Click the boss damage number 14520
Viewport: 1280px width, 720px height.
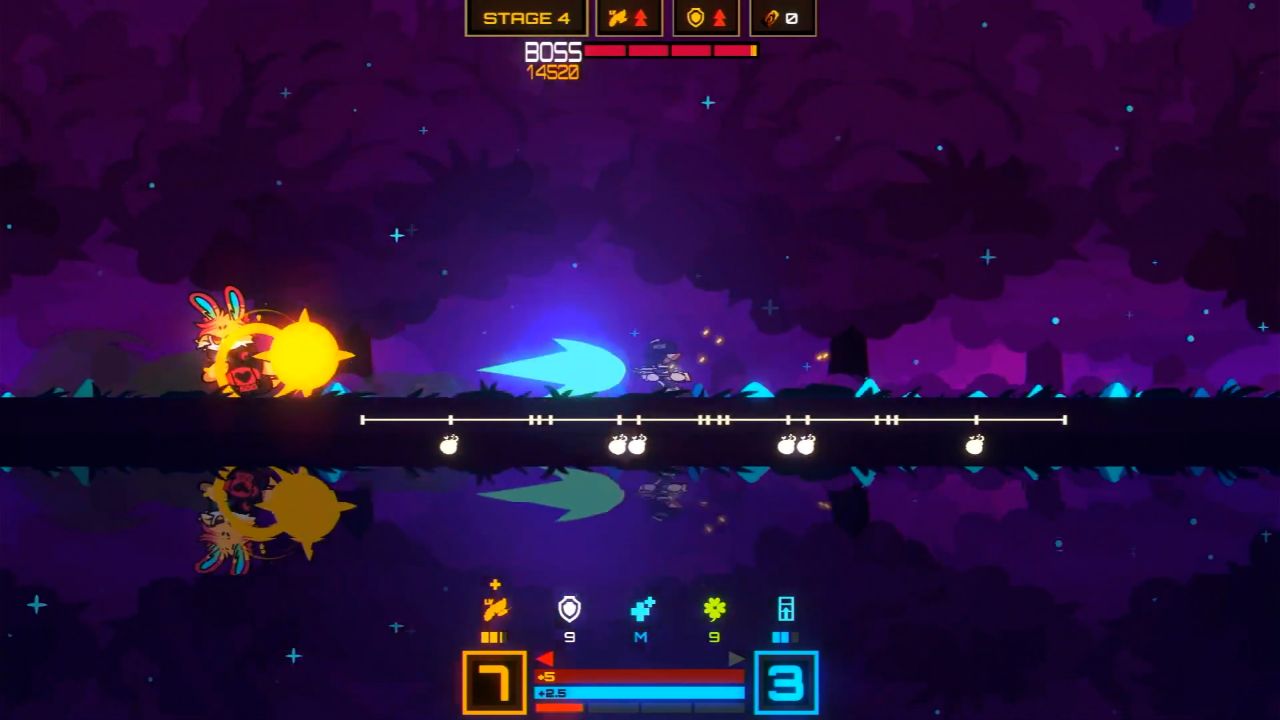553,70
